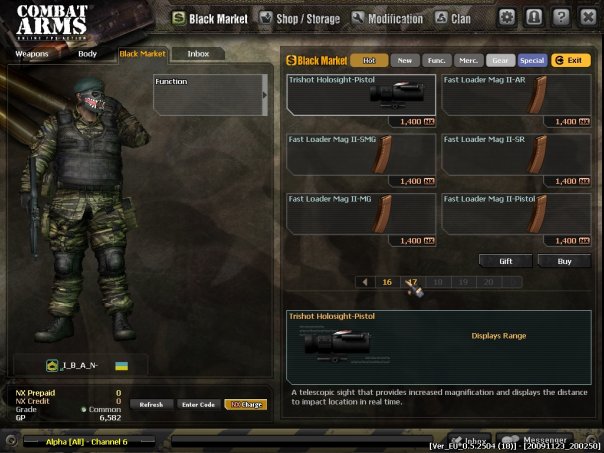The width and height of the screenshot is (604, 453).
Task: Show the Merc. category
Action: tap(469, 61)
